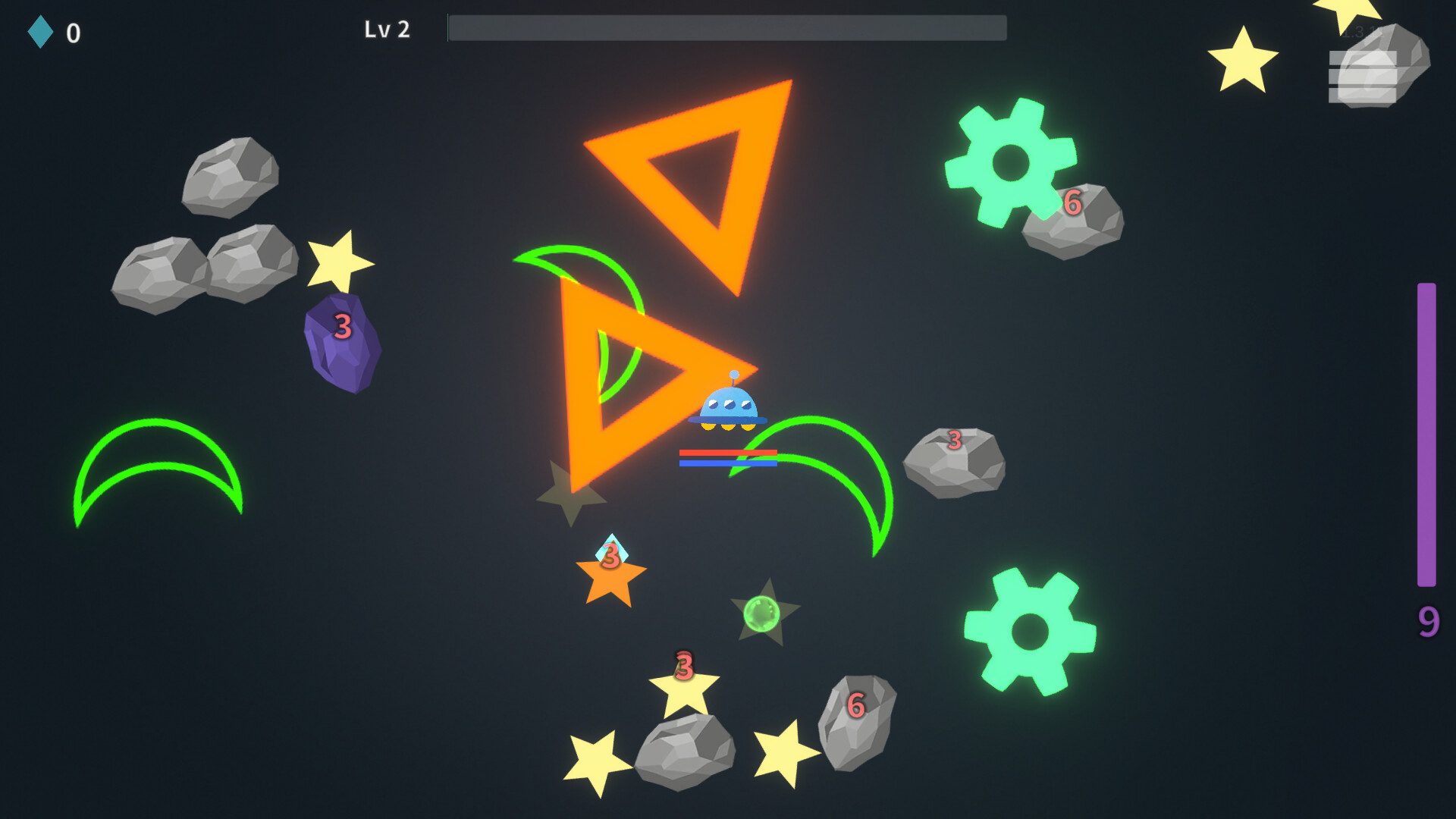Click the teal gem icon in the top-left

click(42, 32)
